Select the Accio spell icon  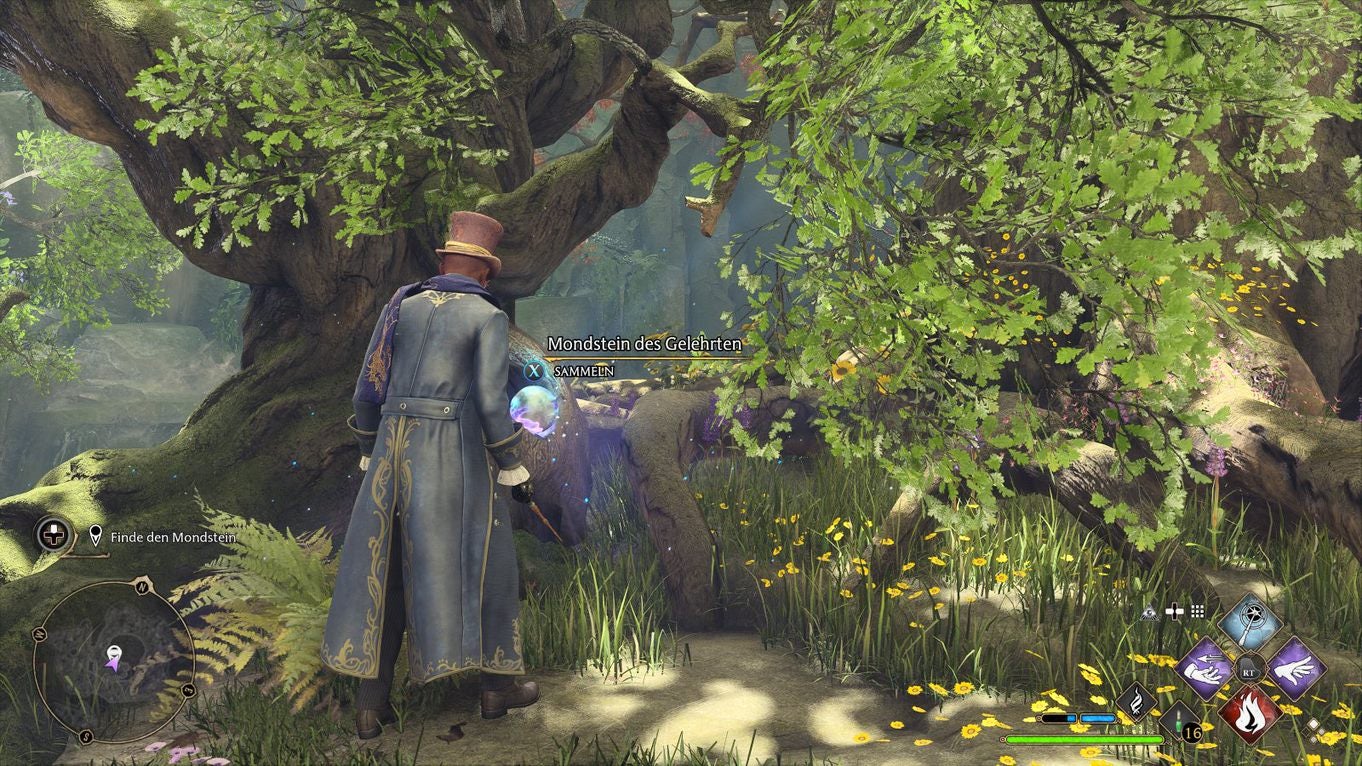tap(1205, 670)
